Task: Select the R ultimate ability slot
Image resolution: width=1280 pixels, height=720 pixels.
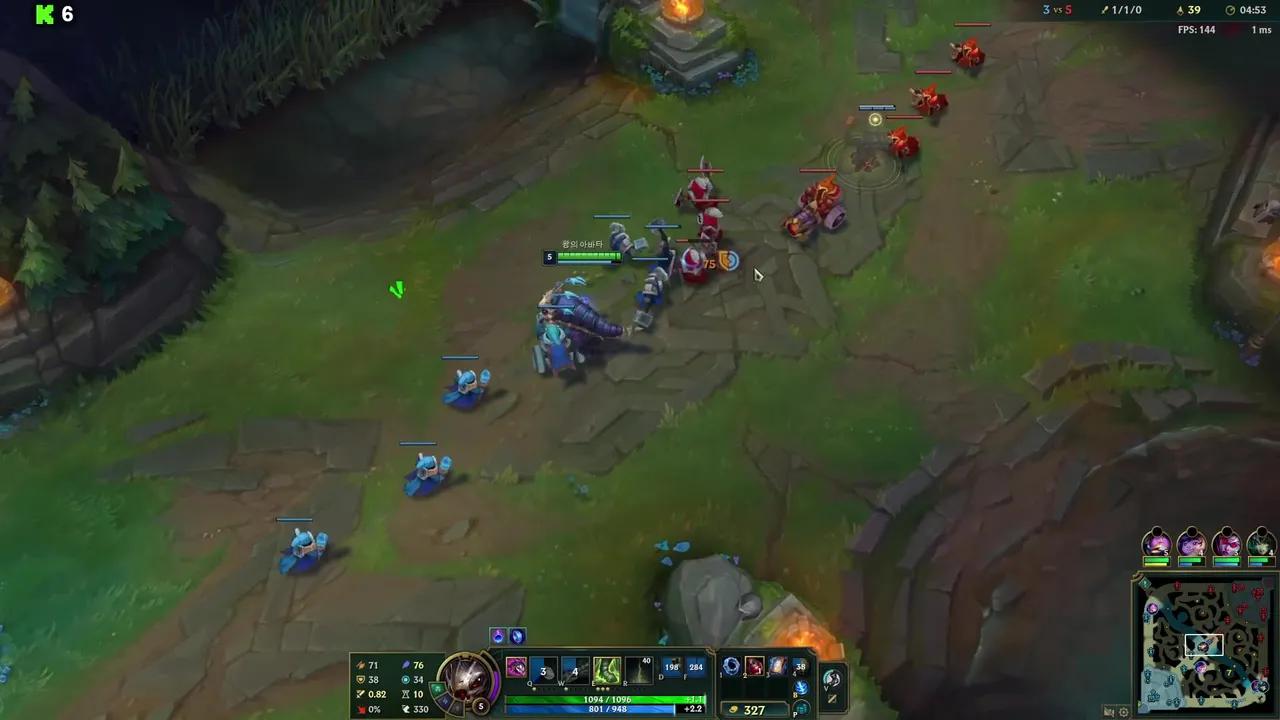Action: point(637,671)
